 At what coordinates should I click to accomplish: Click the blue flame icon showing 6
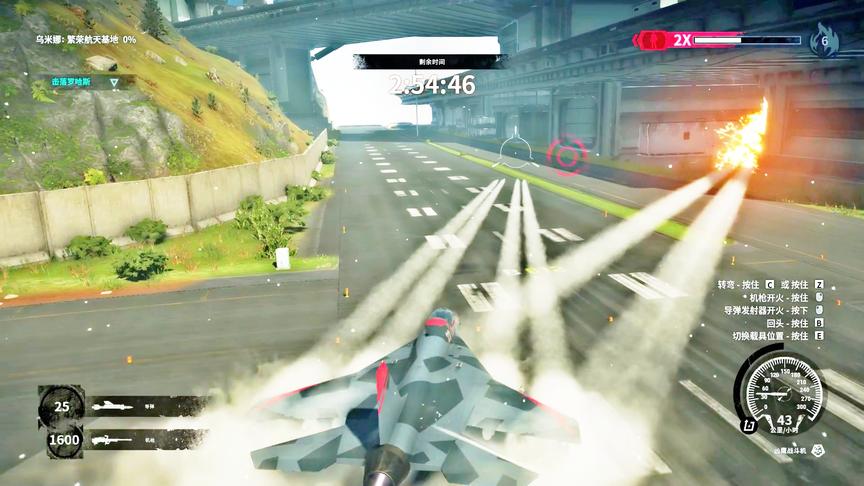(824, 40)
